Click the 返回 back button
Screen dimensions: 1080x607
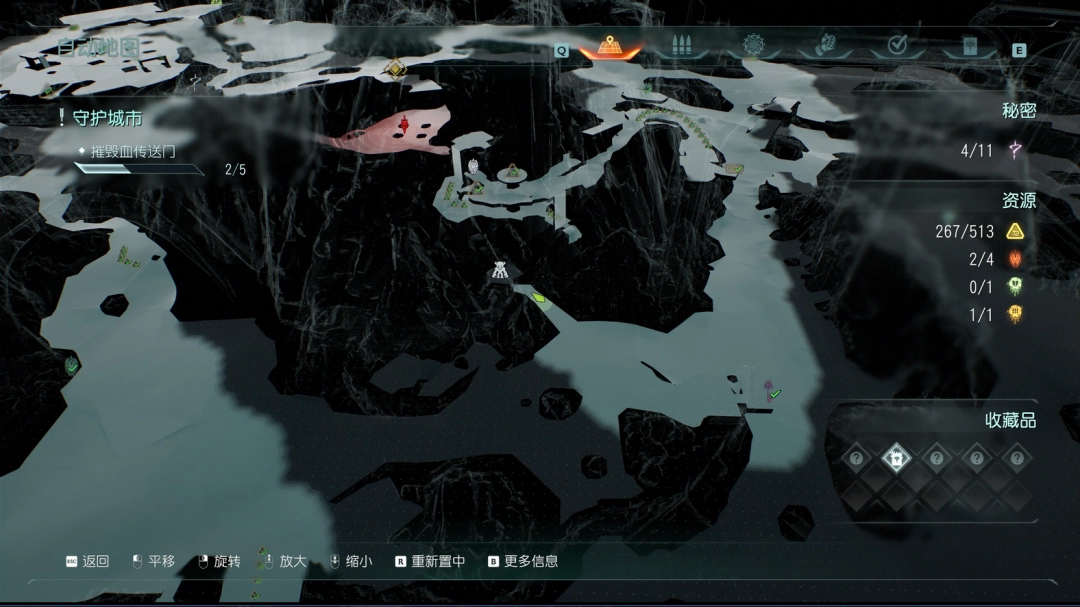click(87, 562)
